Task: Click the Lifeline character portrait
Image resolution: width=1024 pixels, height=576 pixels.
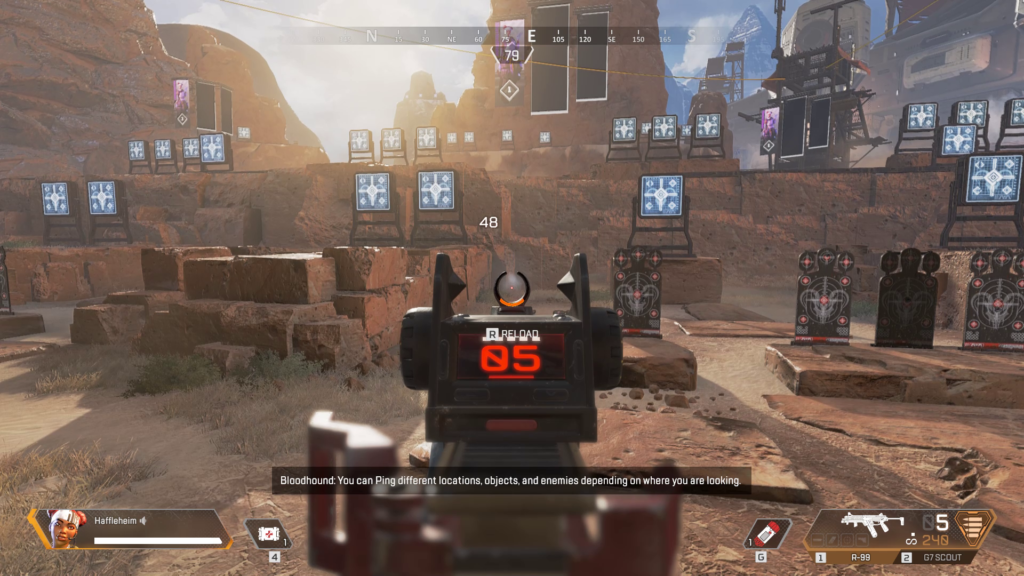Action: [x=61, y=528]
